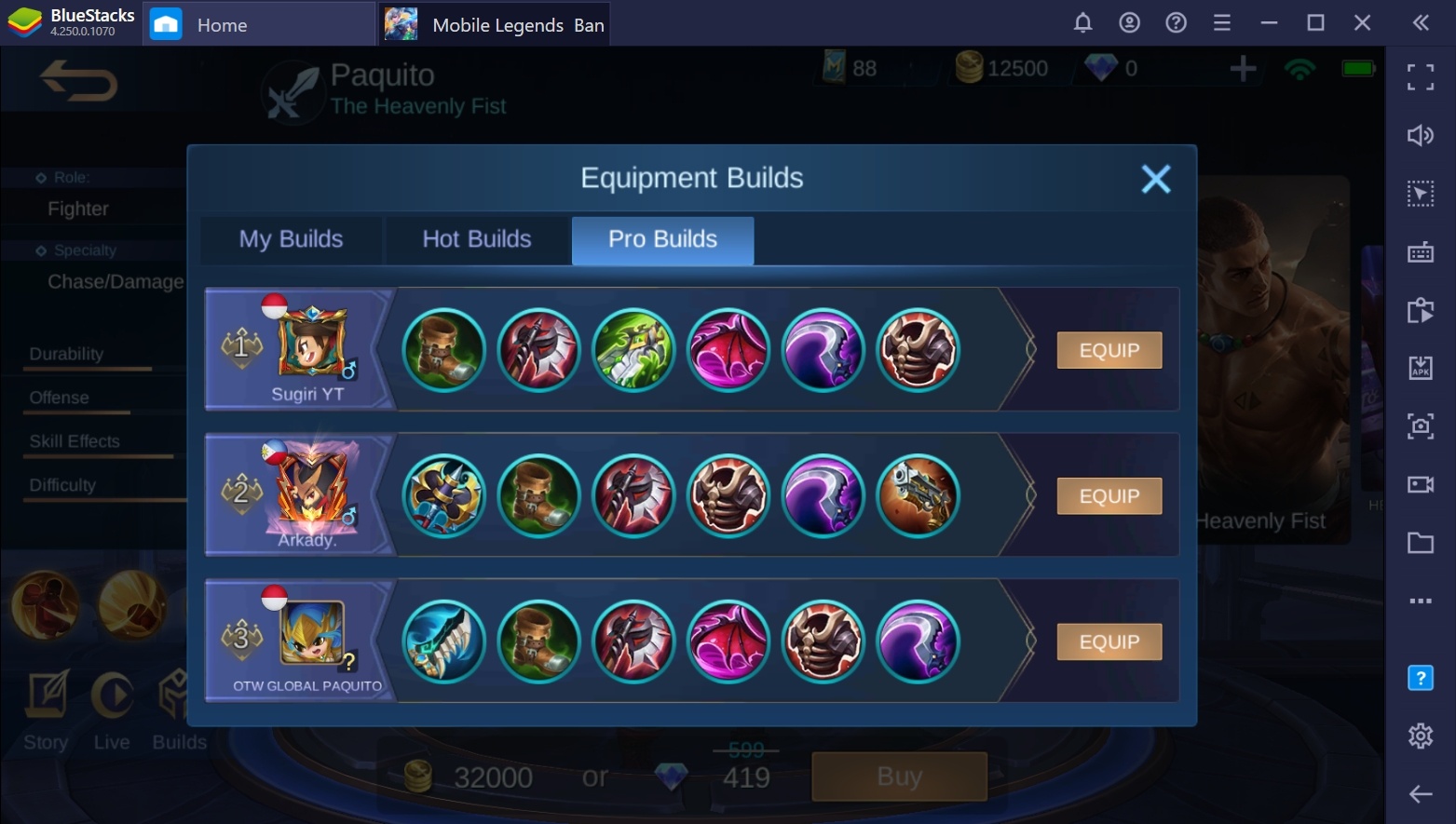Click the Install APK sidebar icon
This screenshot has height=824, width=1456.
tap(1421, 368)
